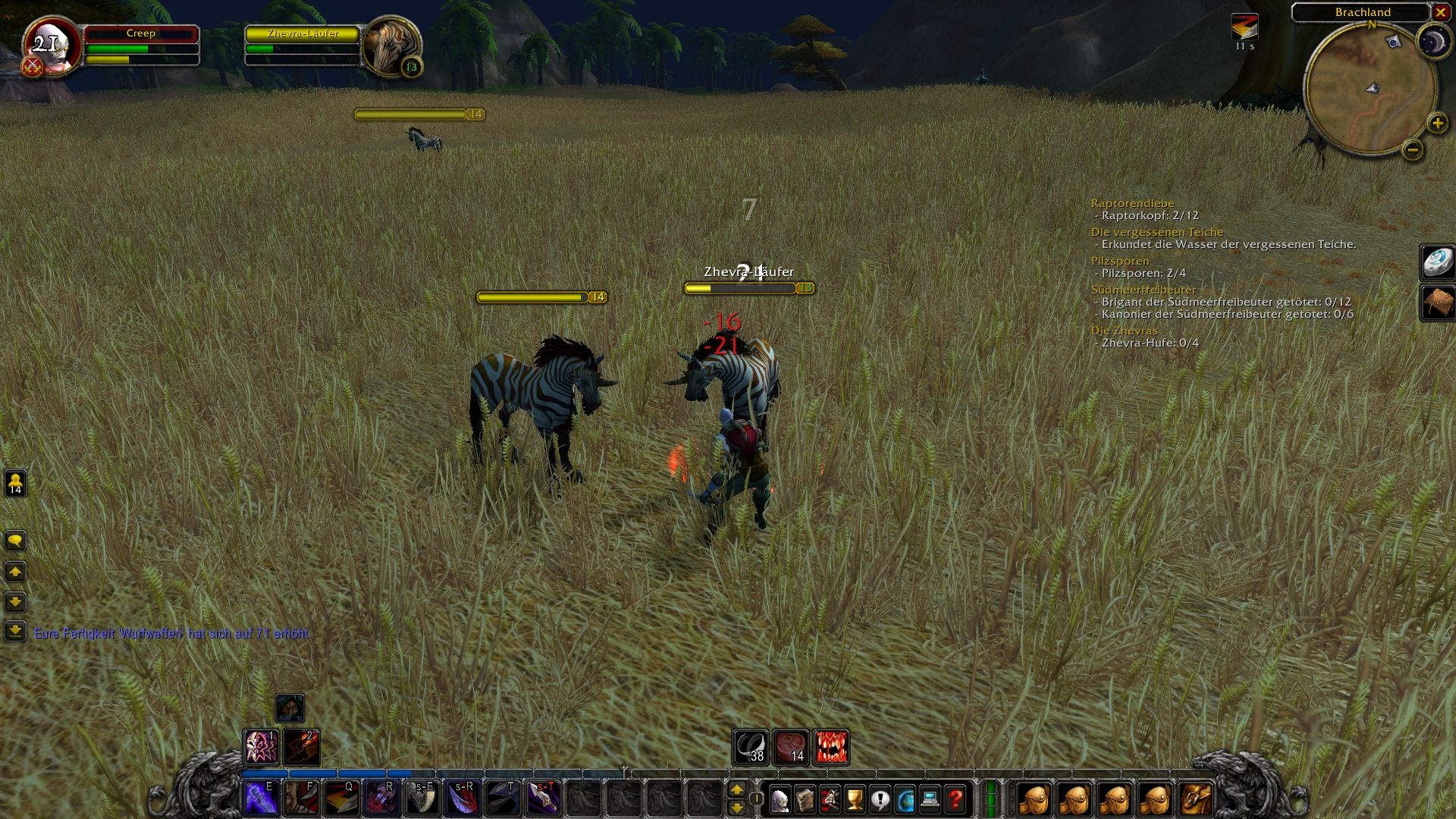Close the minimap with the red X
This screenshot has width=1456, height=819.
click(x=1440, y=12)
